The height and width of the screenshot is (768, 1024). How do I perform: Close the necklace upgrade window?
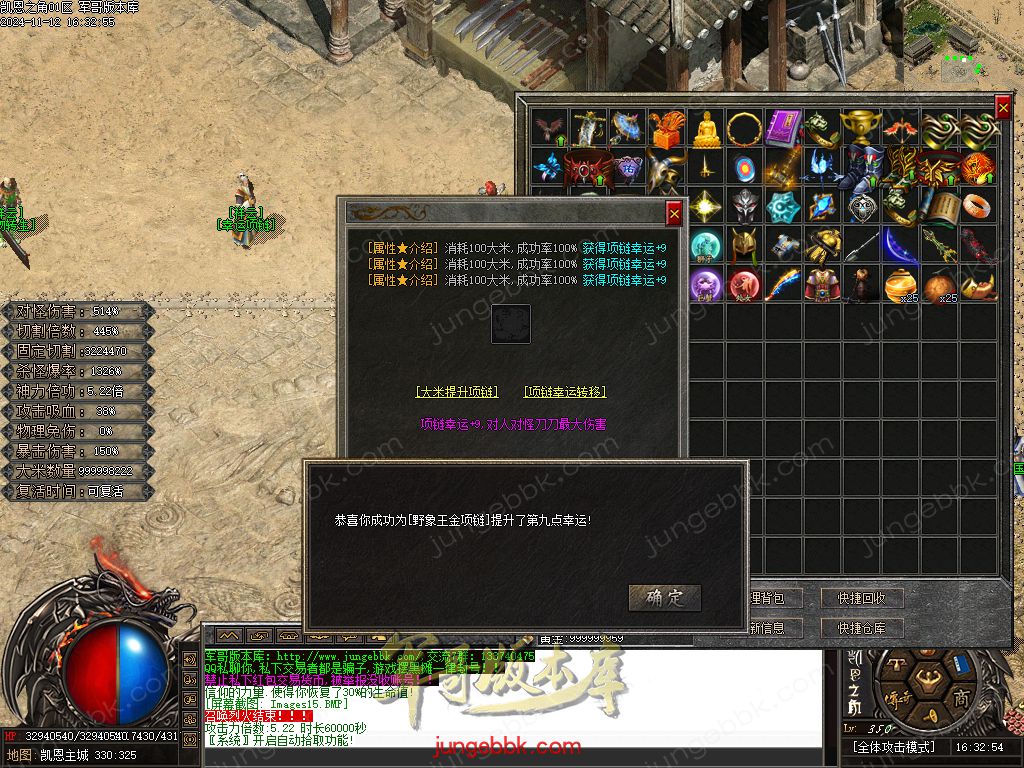tap(674, 213)
